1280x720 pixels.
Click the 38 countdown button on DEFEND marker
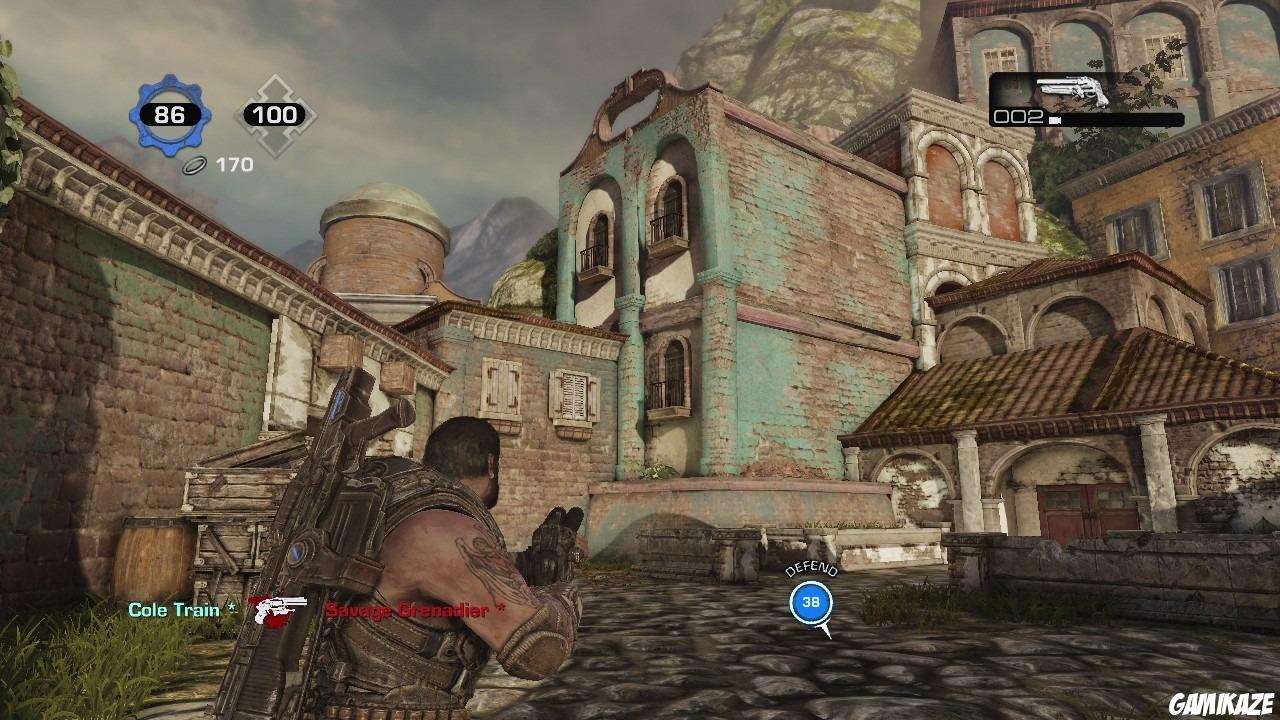pyautogui.click(x=809, y=601)
